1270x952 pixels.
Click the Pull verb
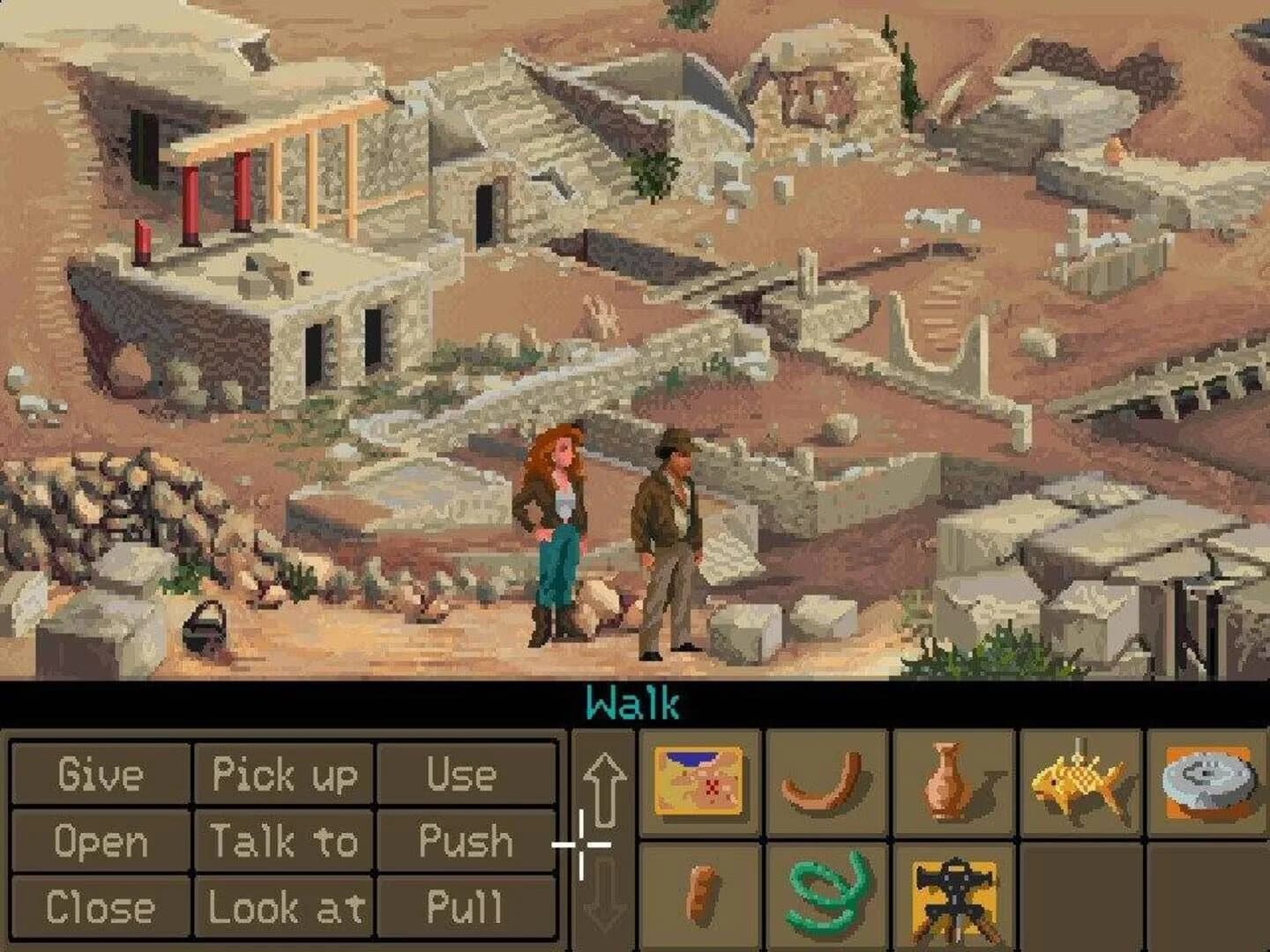click(467, 906)
